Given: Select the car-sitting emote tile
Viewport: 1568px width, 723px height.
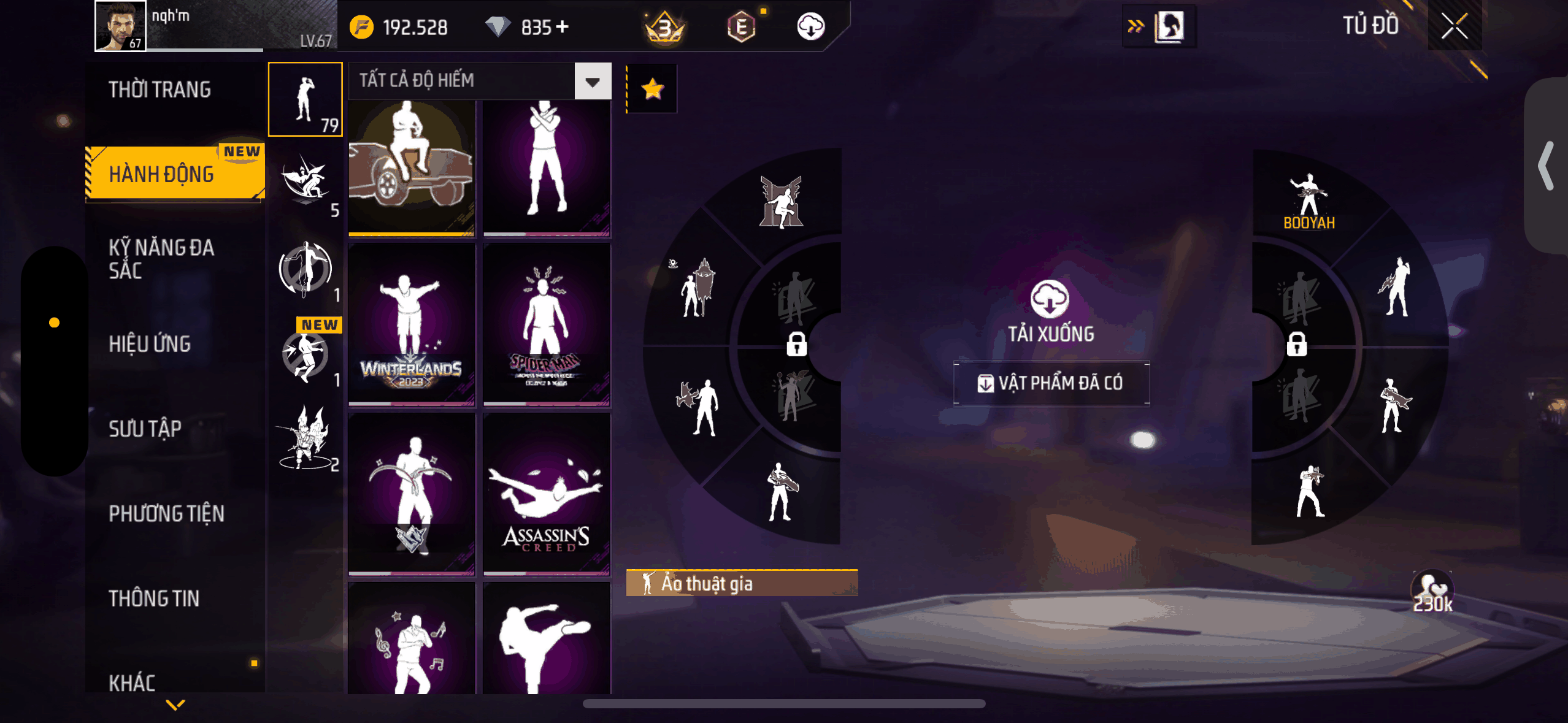Looking at the screenshot, I should click(x=412, y=167).
